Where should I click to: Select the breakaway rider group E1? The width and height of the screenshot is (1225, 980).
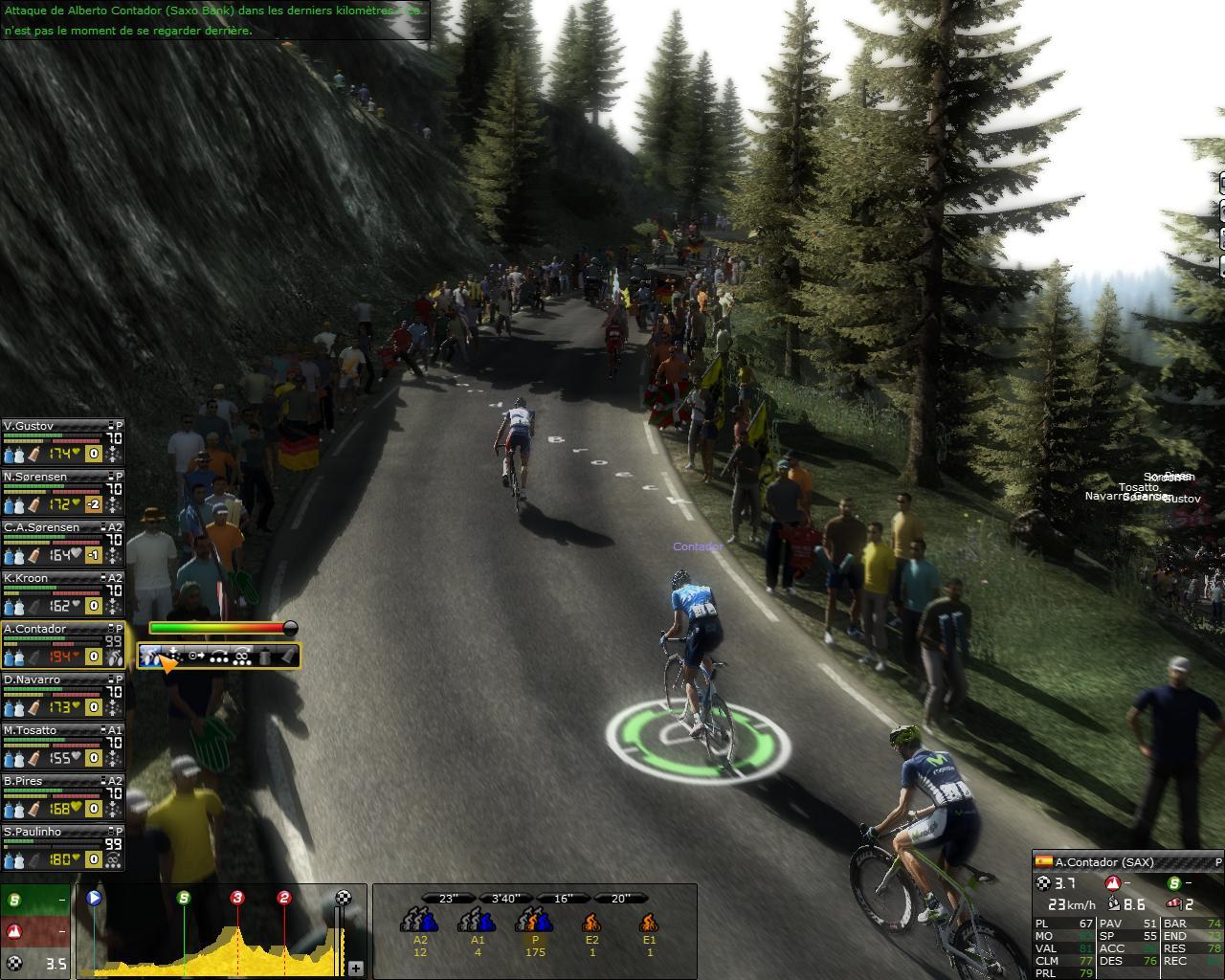(649, 925)
